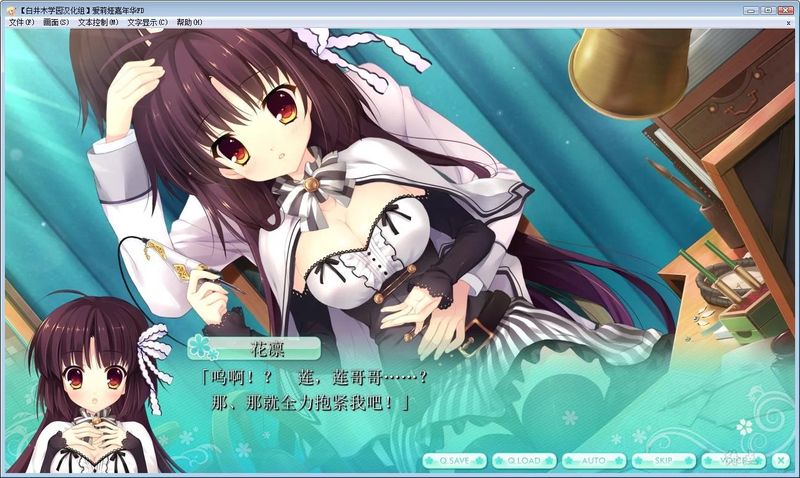Hide the dialogue box with the X button

point(781,460)
